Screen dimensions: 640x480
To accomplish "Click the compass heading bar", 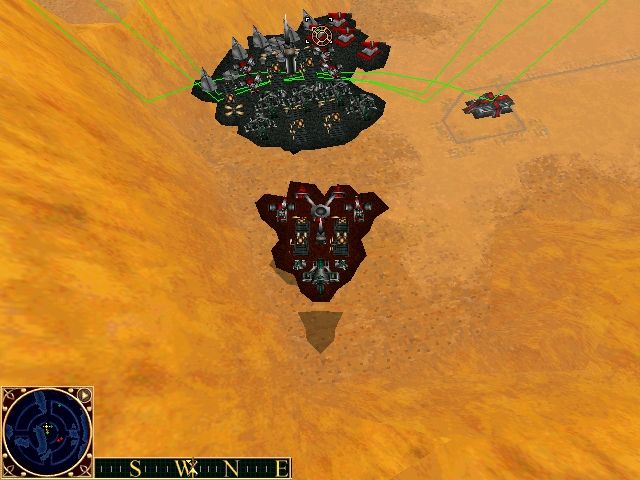I will click(x=193, y=468).
